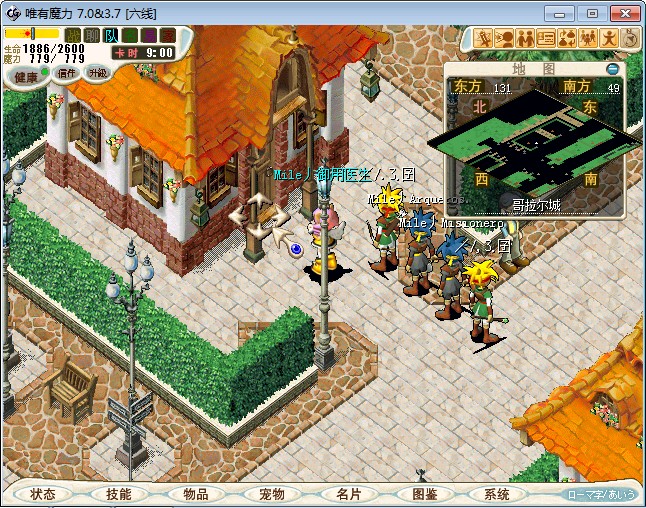Open the 状态 status menu
646x508 pixels.
point(43,494)
